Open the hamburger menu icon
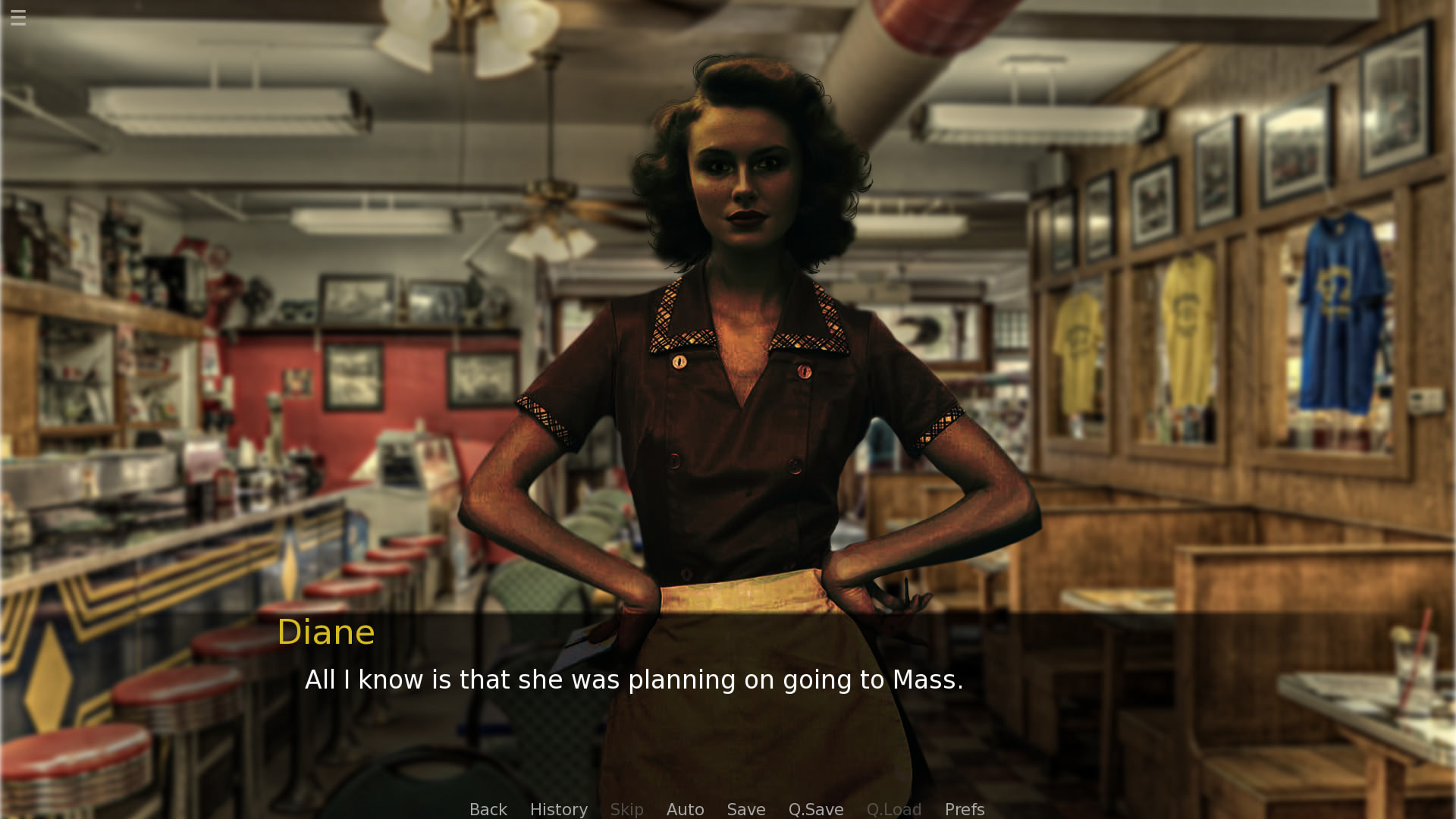Image resolution: width=1456 pixels, height=819 pixels. pyautogui.click(x=18, y=17)
